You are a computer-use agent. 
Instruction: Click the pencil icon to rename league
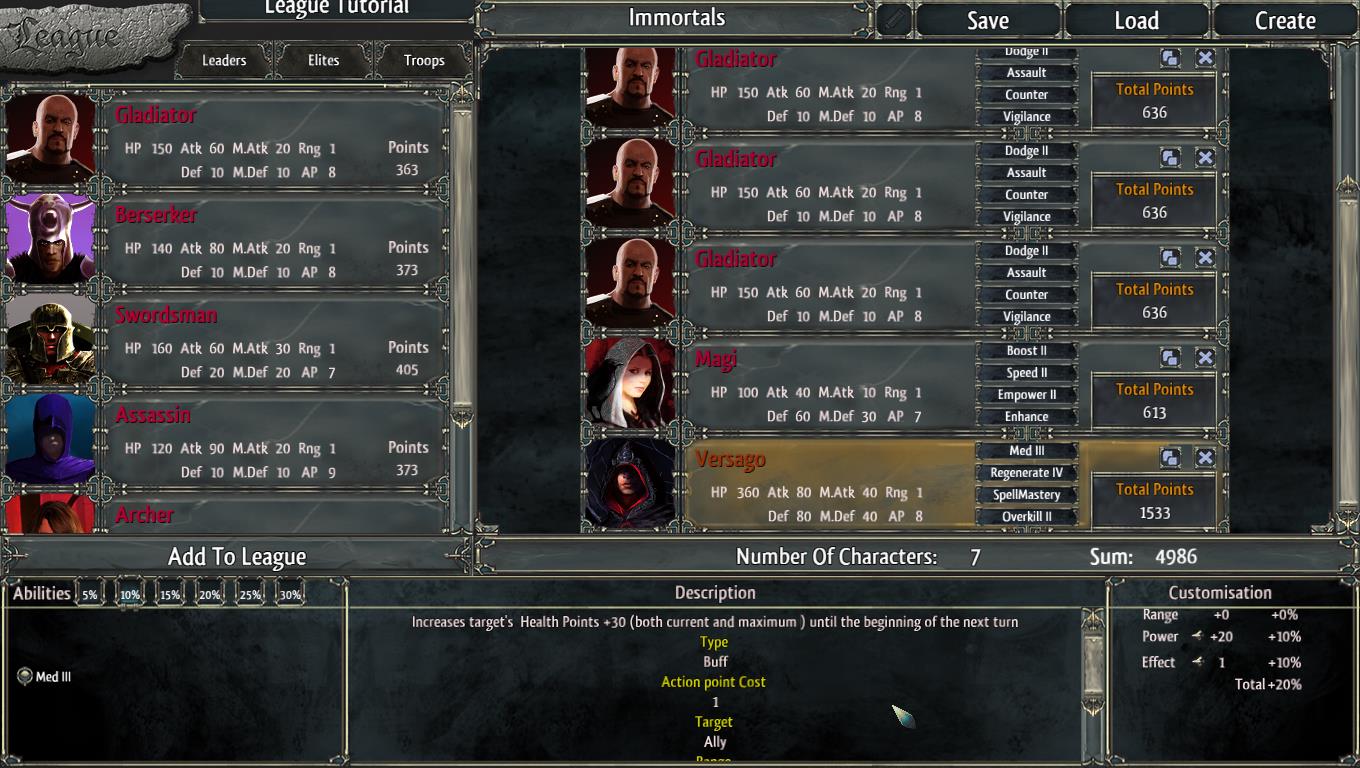point(895,21)
